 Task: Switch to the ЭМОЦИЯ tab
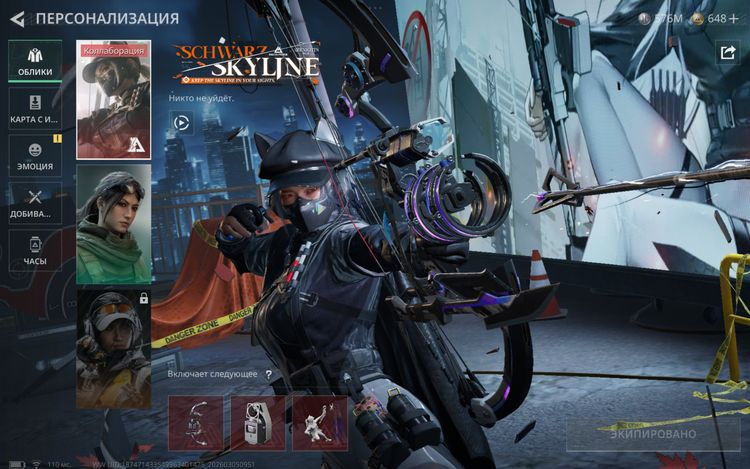click(35, 155)
